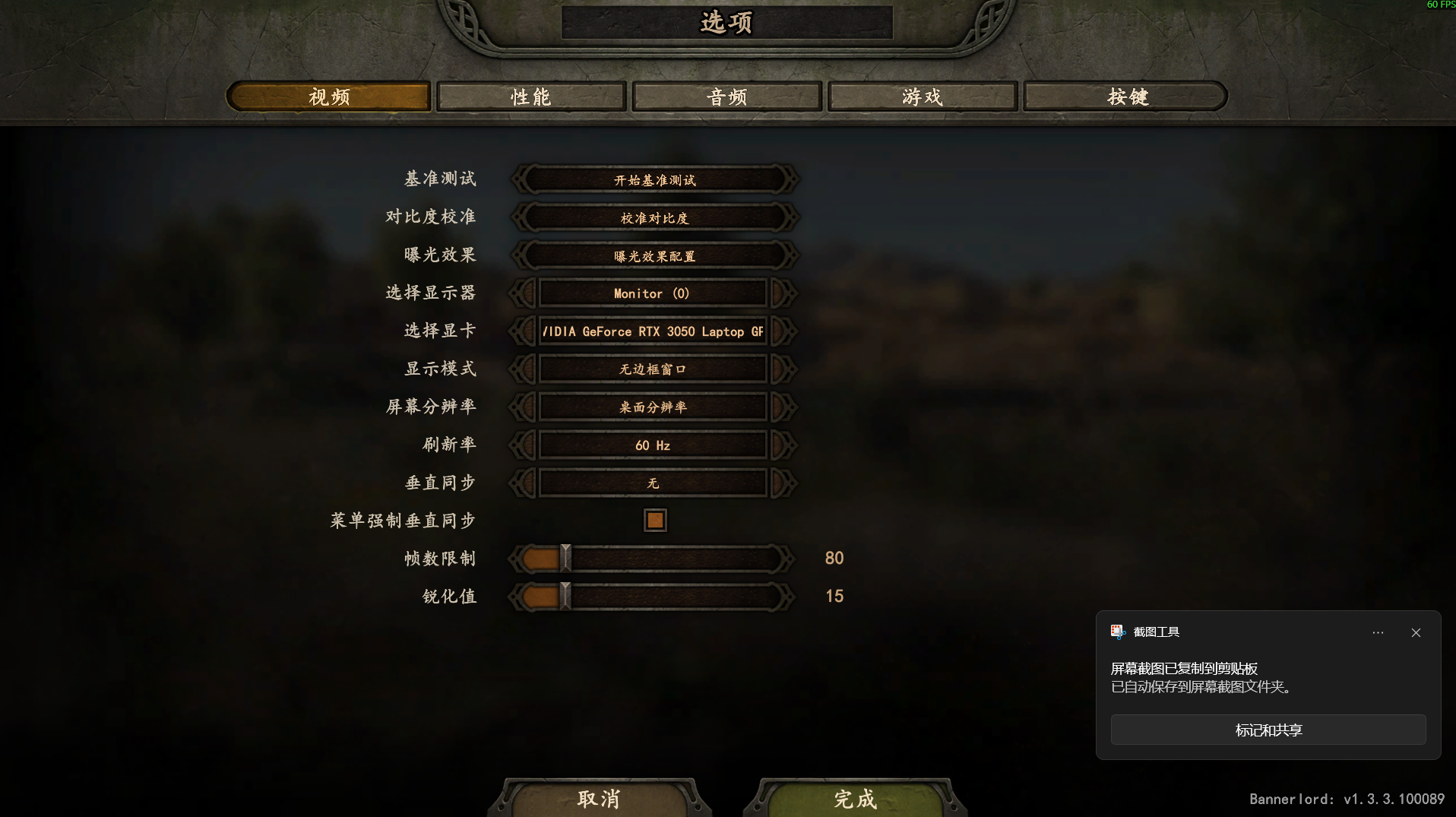Click the left arrow on 选择显卡 selector
The image size is (1456, 817).
(x=522, y=331)
